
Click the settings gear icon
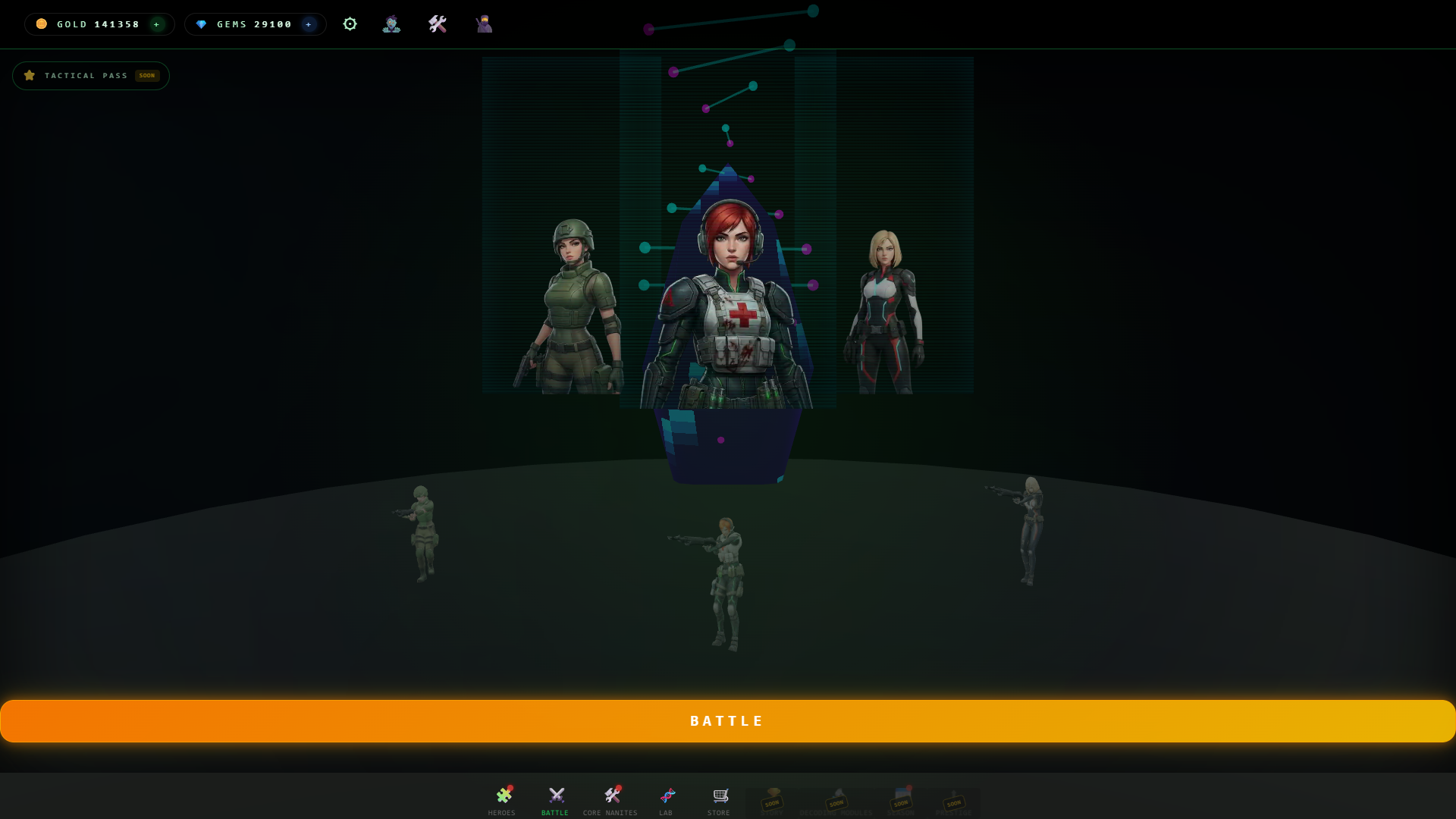(x=350, y=24)
